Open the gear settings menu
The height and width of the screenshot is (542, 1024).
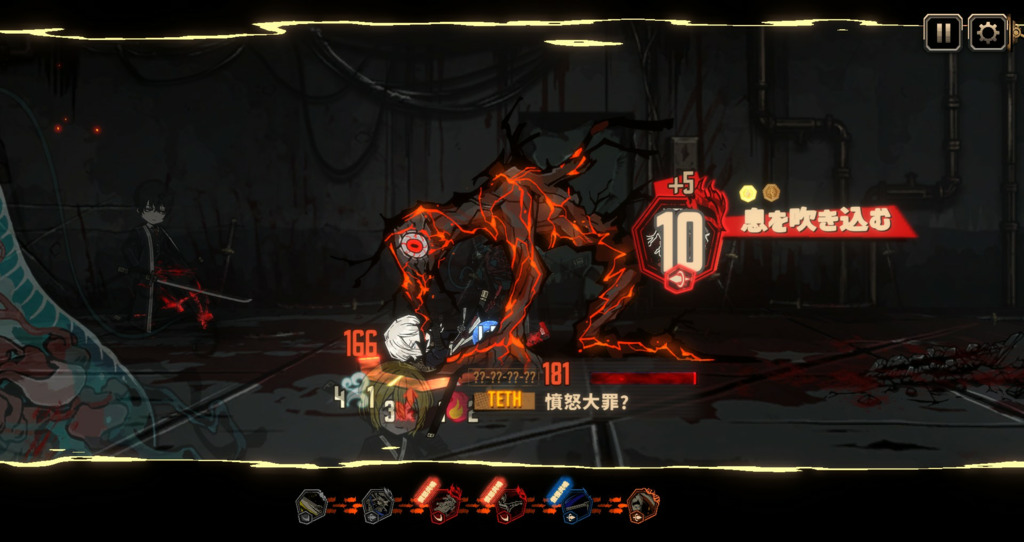click(x=988, y=32)
